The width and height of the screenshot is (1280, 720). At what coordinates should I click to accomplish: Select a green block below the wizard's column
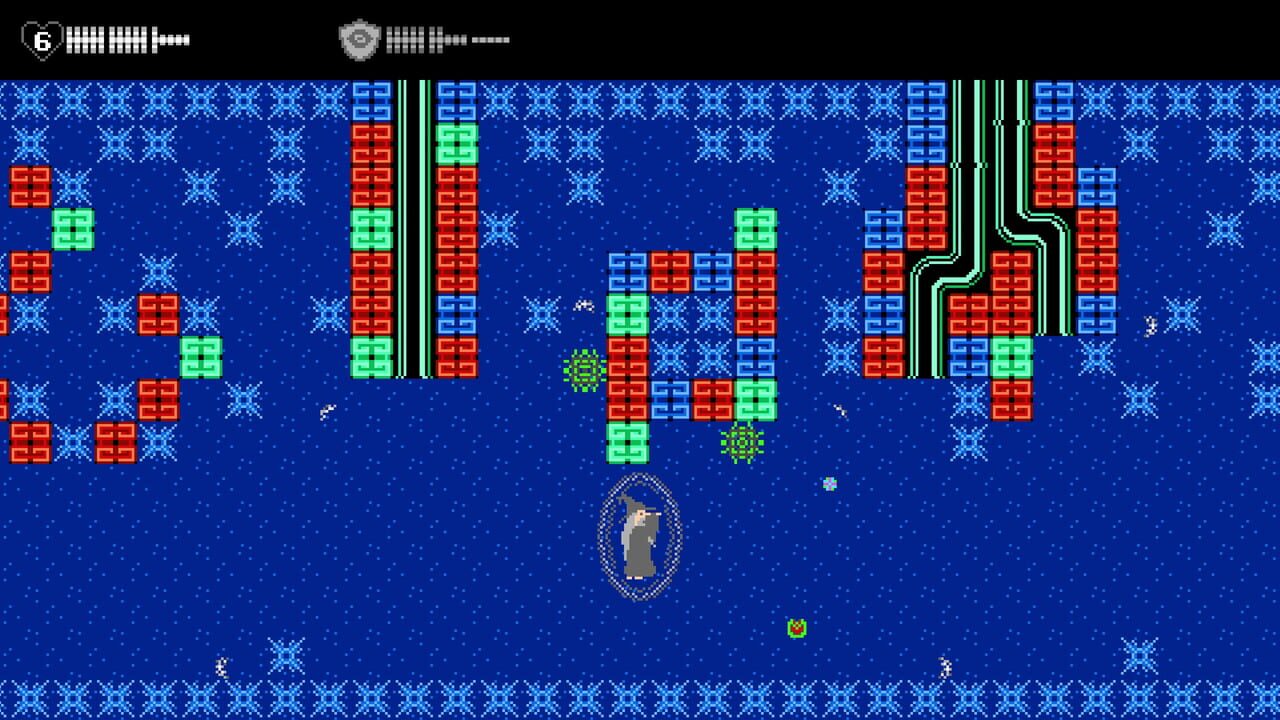click(626, 440)
